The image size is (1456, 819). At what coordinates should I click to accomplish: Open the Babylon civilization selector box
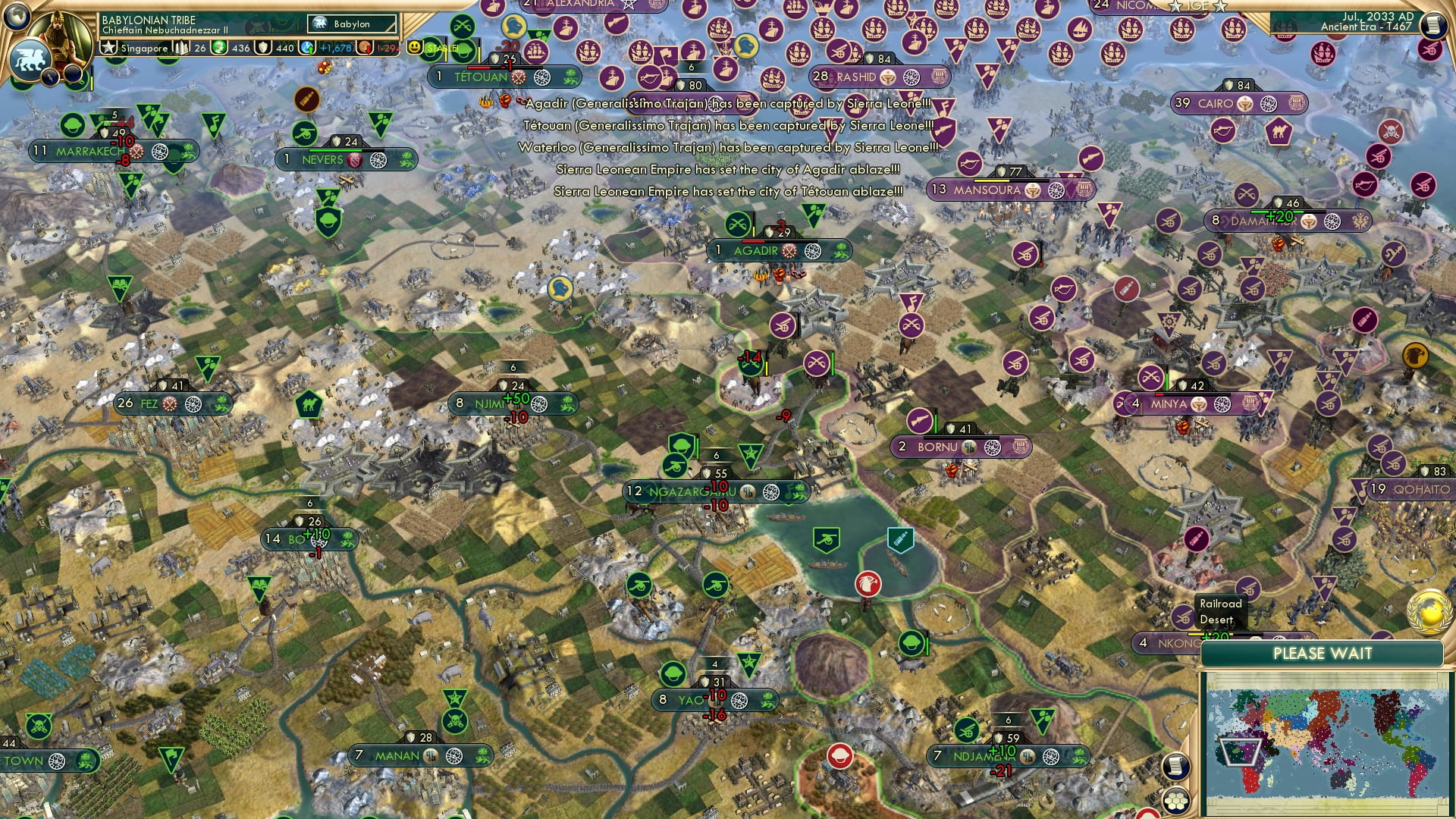[x=353, y=24]
